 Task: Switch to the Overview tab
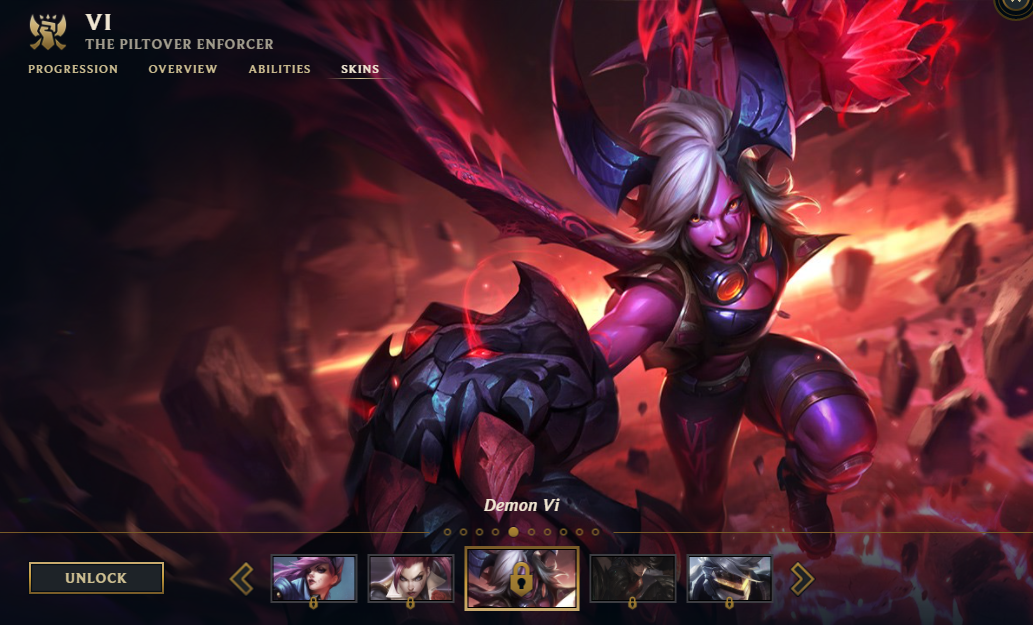[183, 69]
